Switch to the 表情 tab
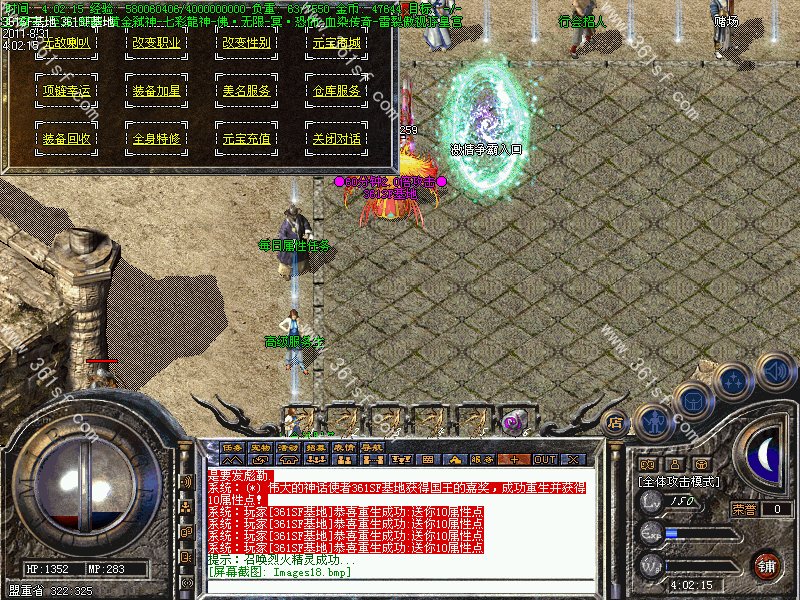 pyautogui.click(x=344, y=447)
